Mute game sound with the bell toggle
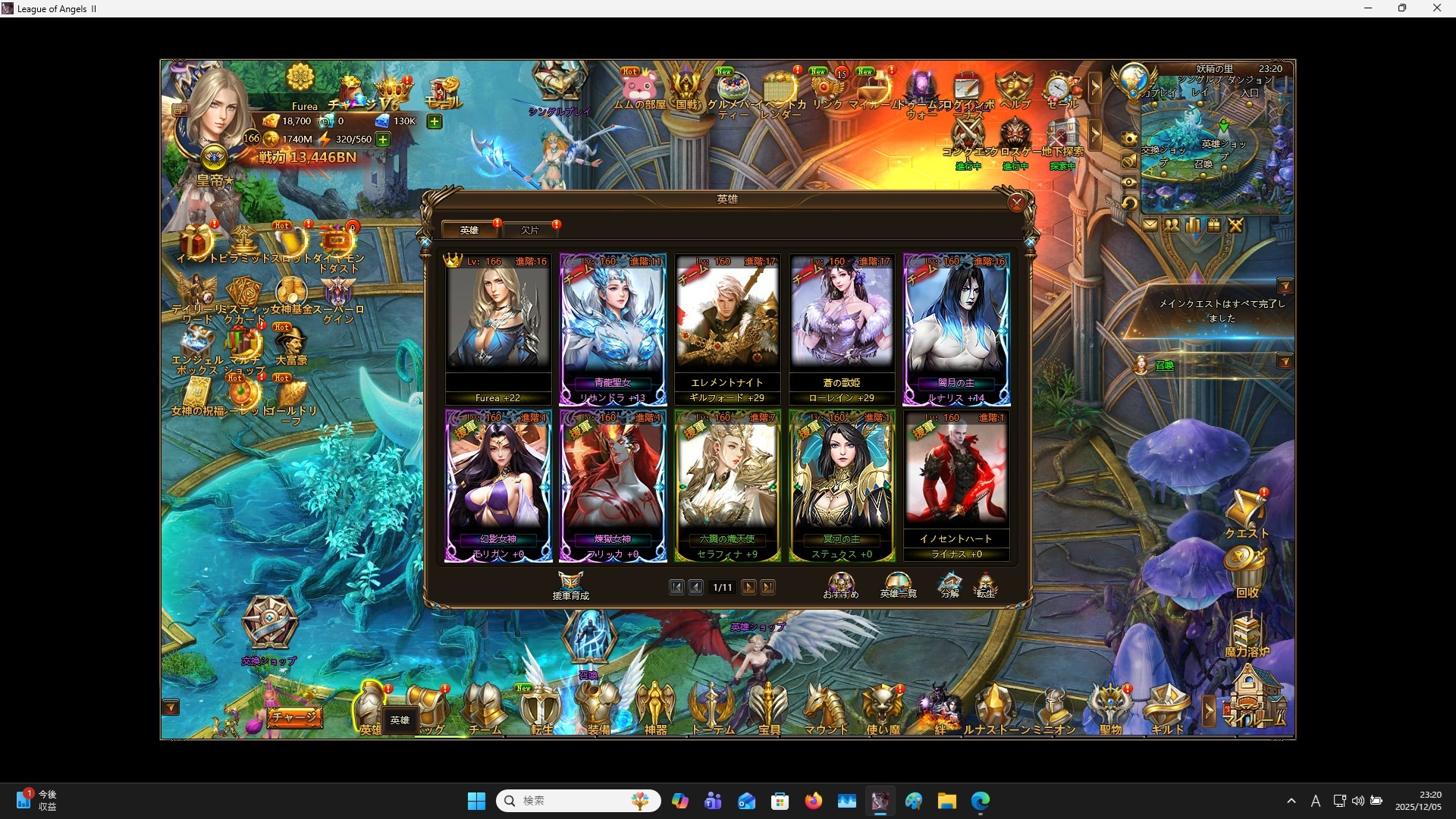Image resolution: width=1456 pixels, height=819 pixels. point(1128,161)
